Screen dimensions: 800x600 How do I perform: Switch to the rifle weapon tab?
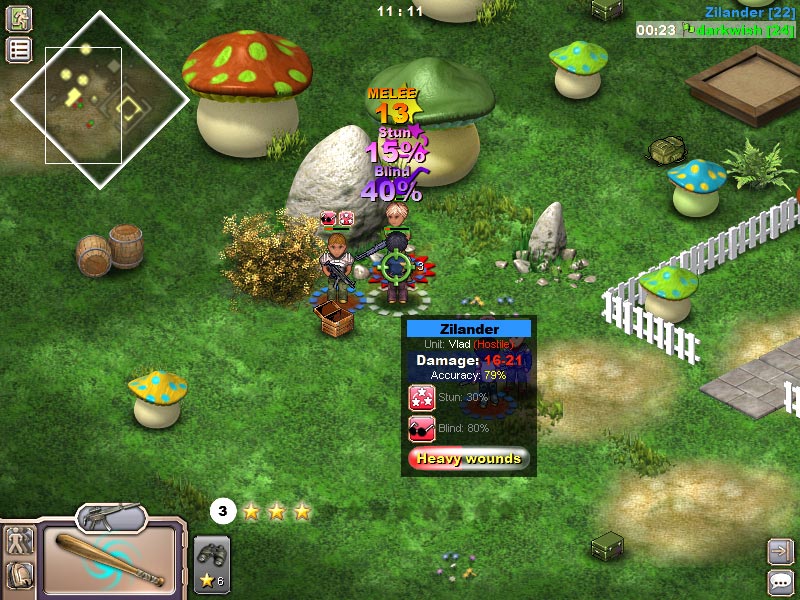pyautogui.click(x=111, y=517)
